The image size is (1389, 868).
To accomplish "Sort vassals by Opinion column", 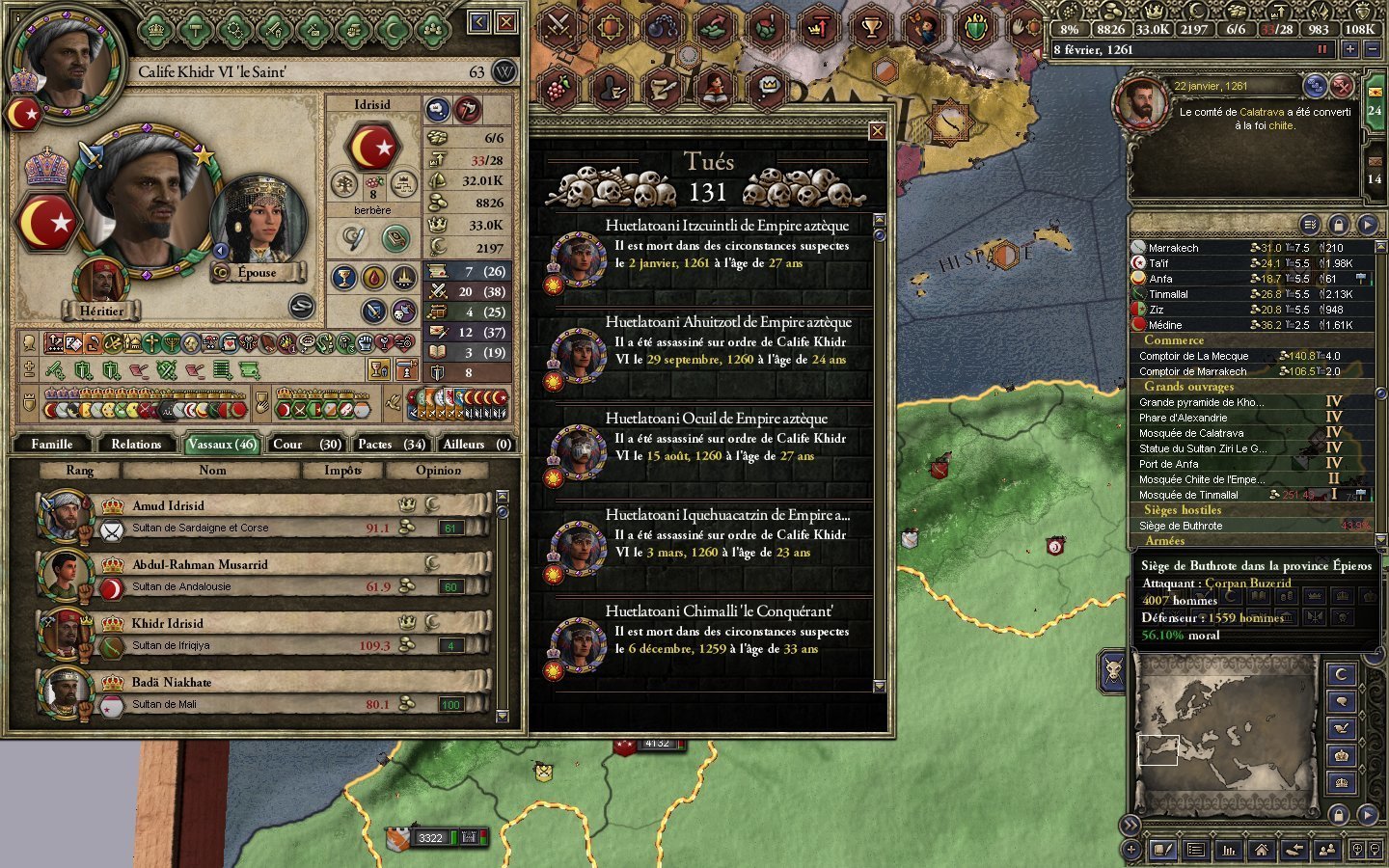I will (438, 471).
